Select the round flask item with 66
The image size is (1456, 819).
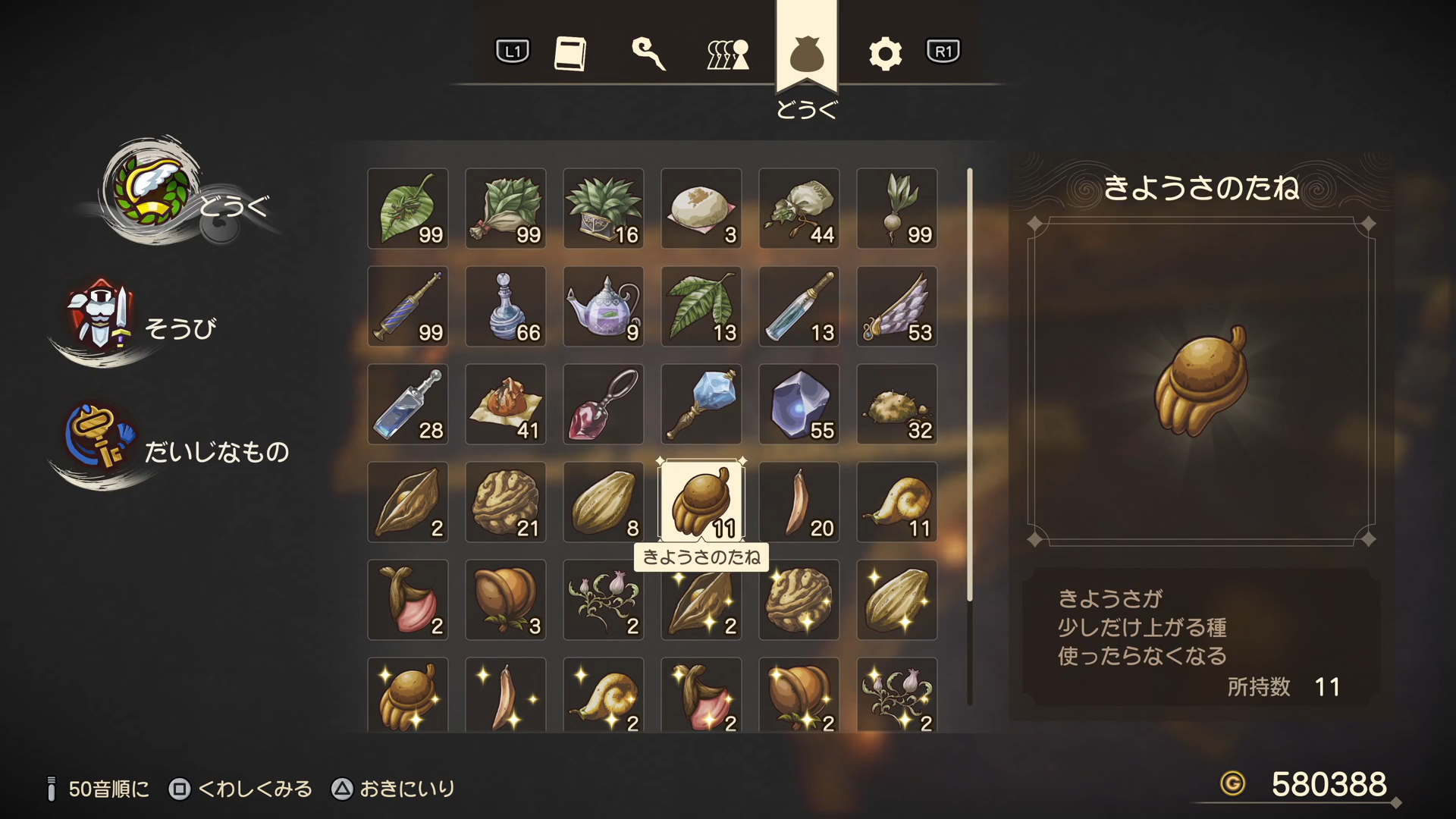tap(506, 306)
